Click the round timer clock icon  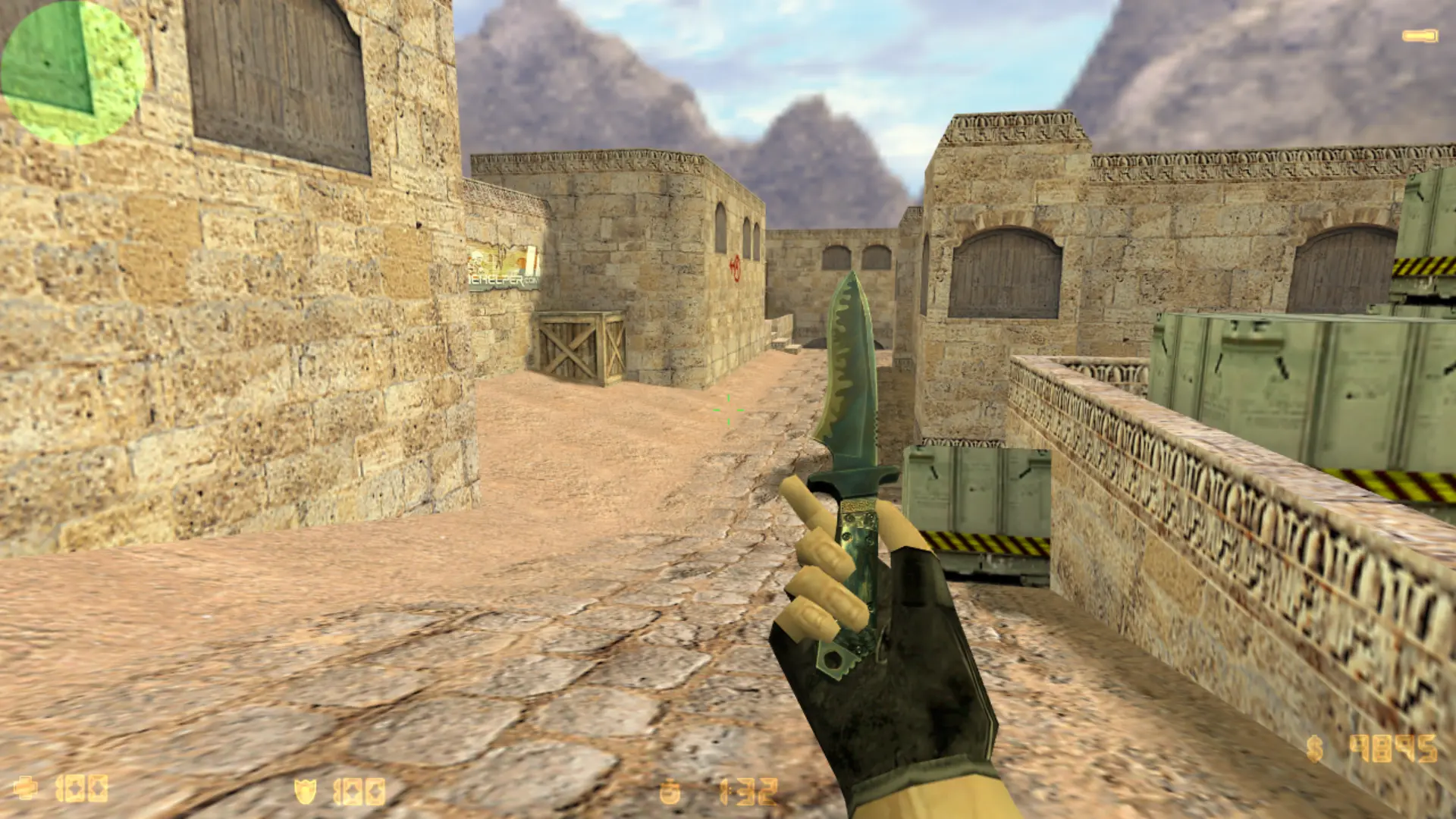670,792
